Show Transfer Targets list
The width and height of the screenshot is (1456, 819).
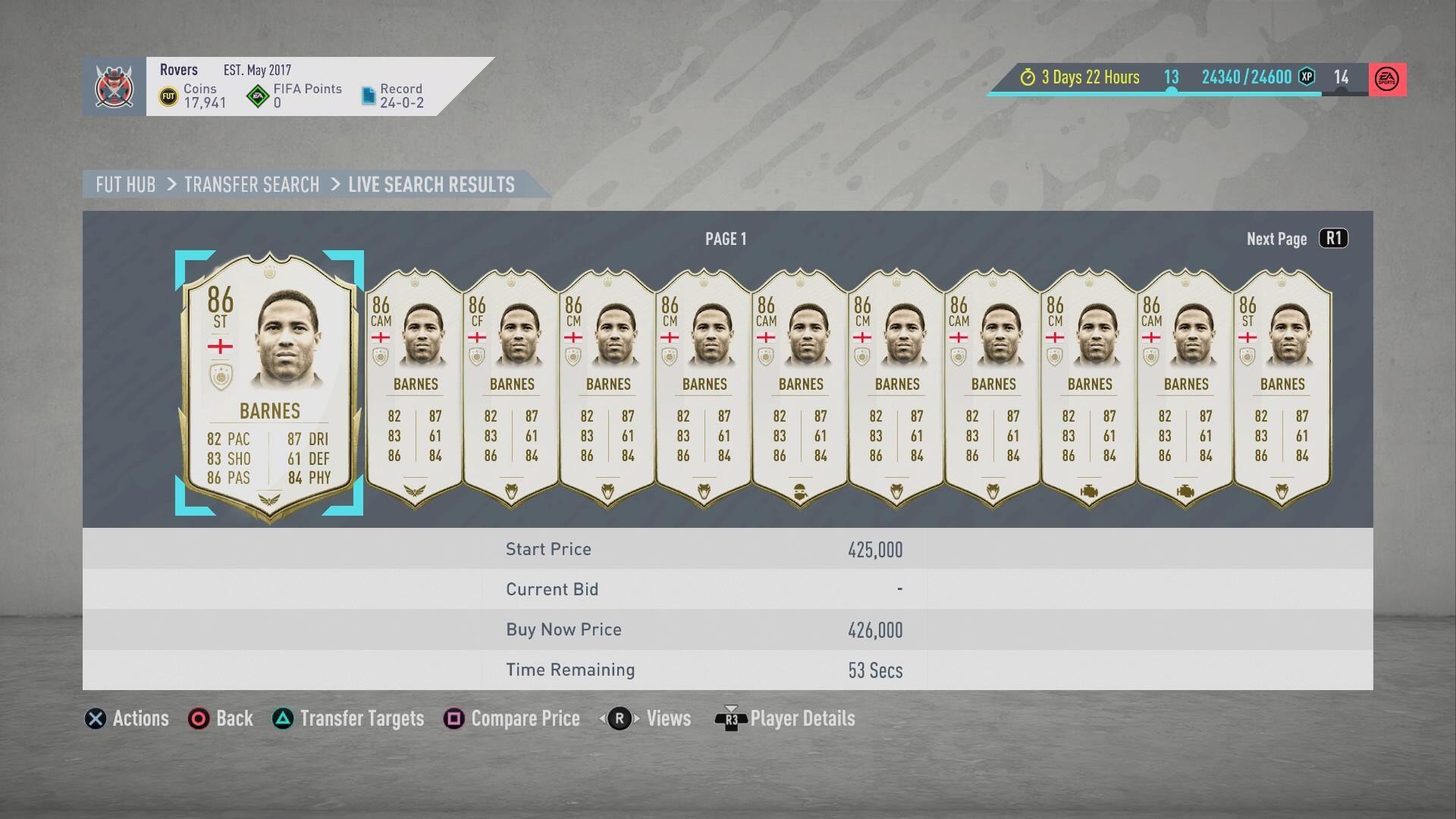[x=348, y=719]
